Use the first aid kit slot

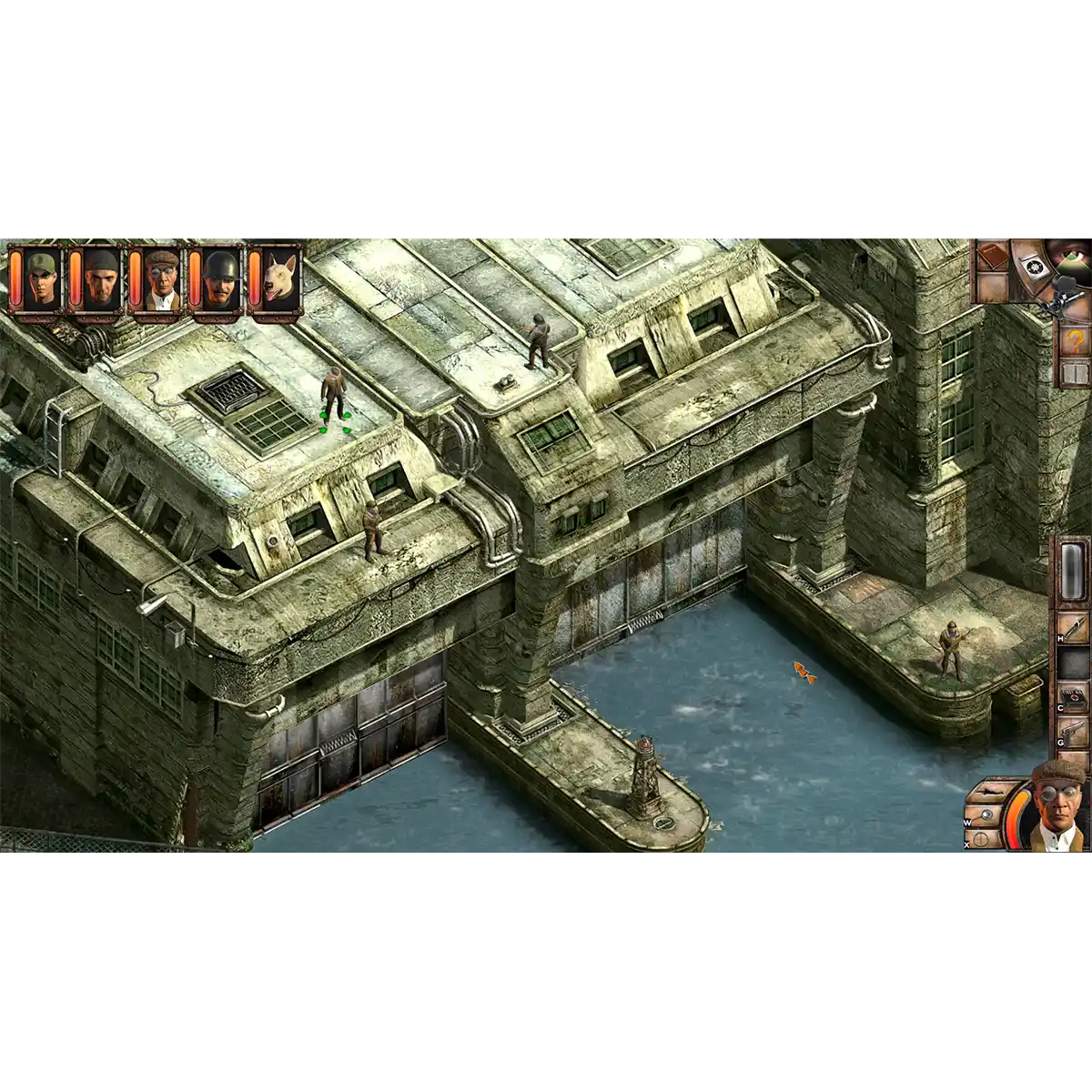point(1074,701)
